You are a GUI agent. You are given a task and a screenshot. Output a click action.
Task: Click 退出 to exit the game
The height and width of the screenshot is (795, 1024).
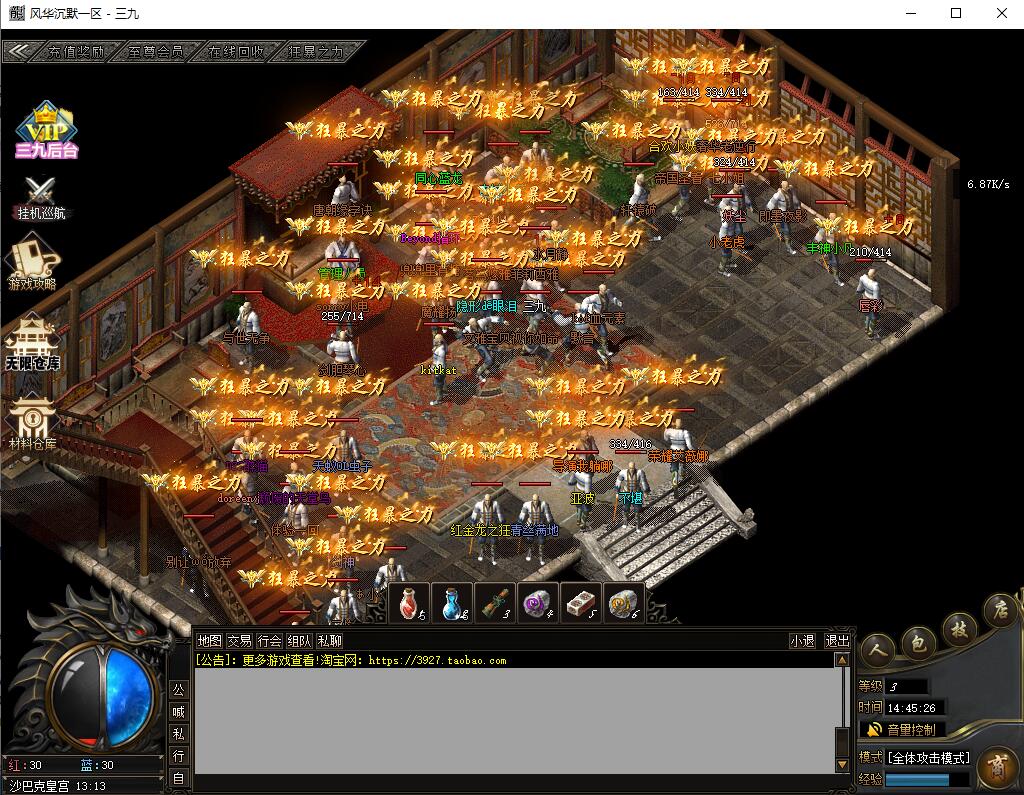[837, 641]
